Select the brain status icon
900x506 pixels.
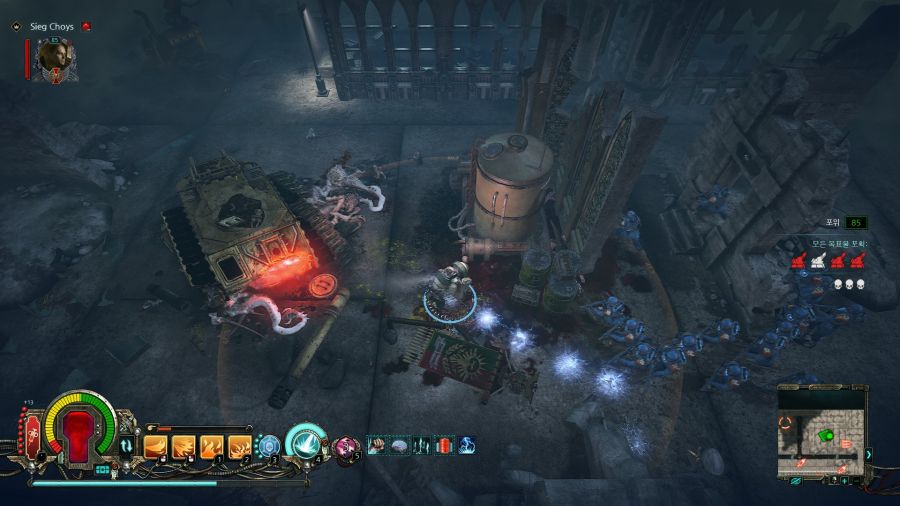[399, 445]
